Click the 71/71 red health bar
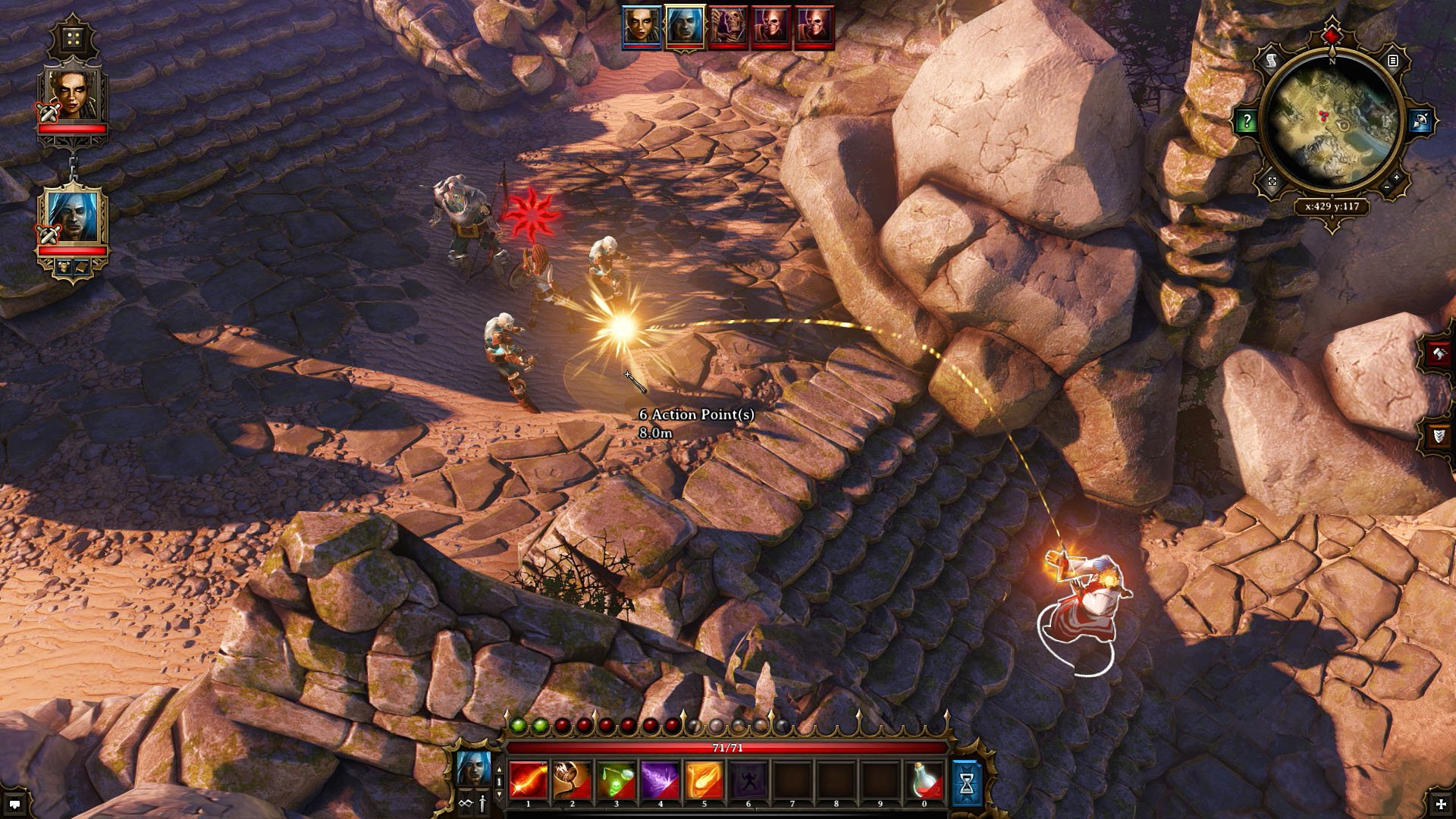This screenshot has width=1456, height=819. pos(728,748)
